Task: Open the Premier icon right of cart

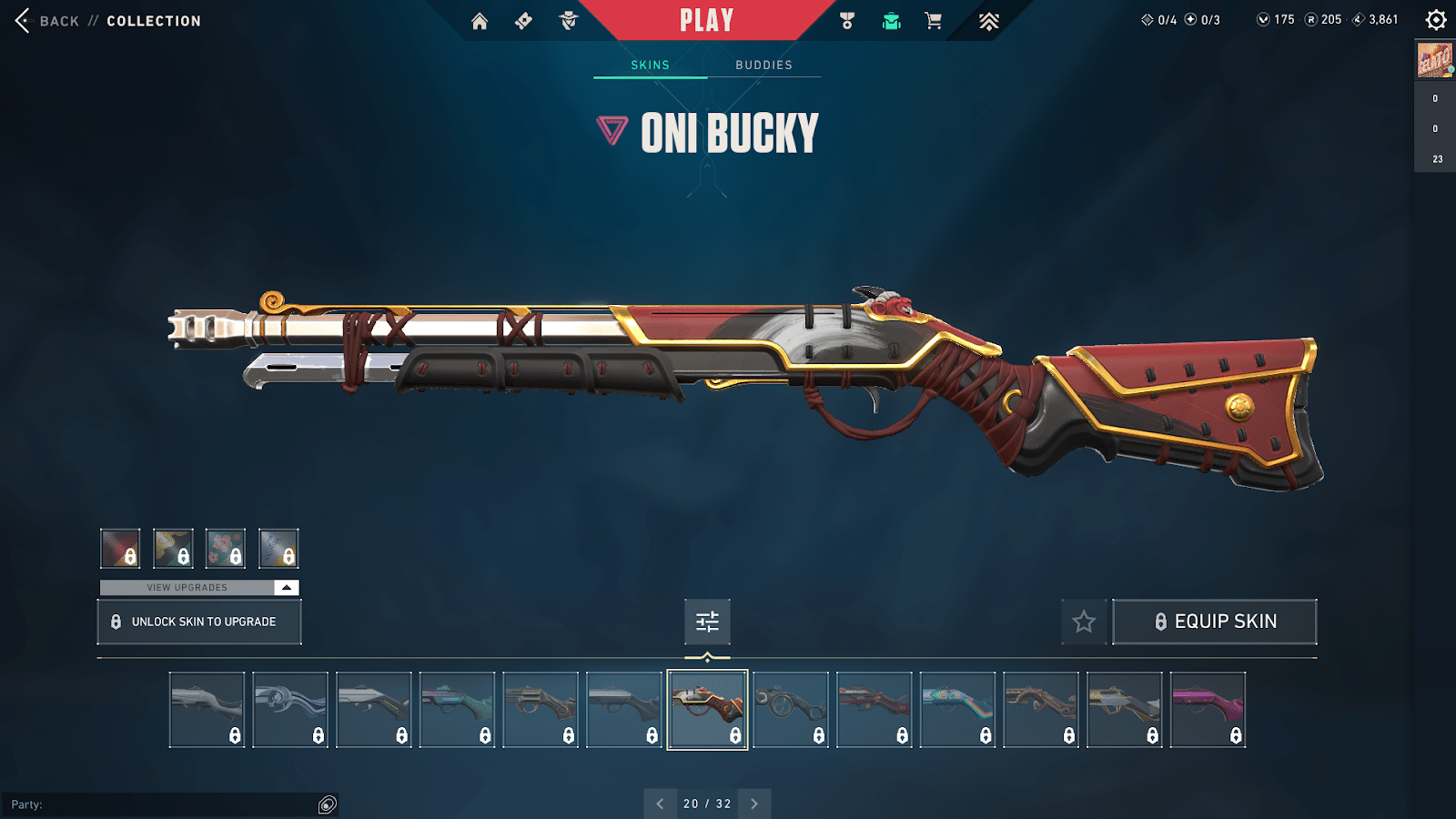Action: (x=989, y=20)
